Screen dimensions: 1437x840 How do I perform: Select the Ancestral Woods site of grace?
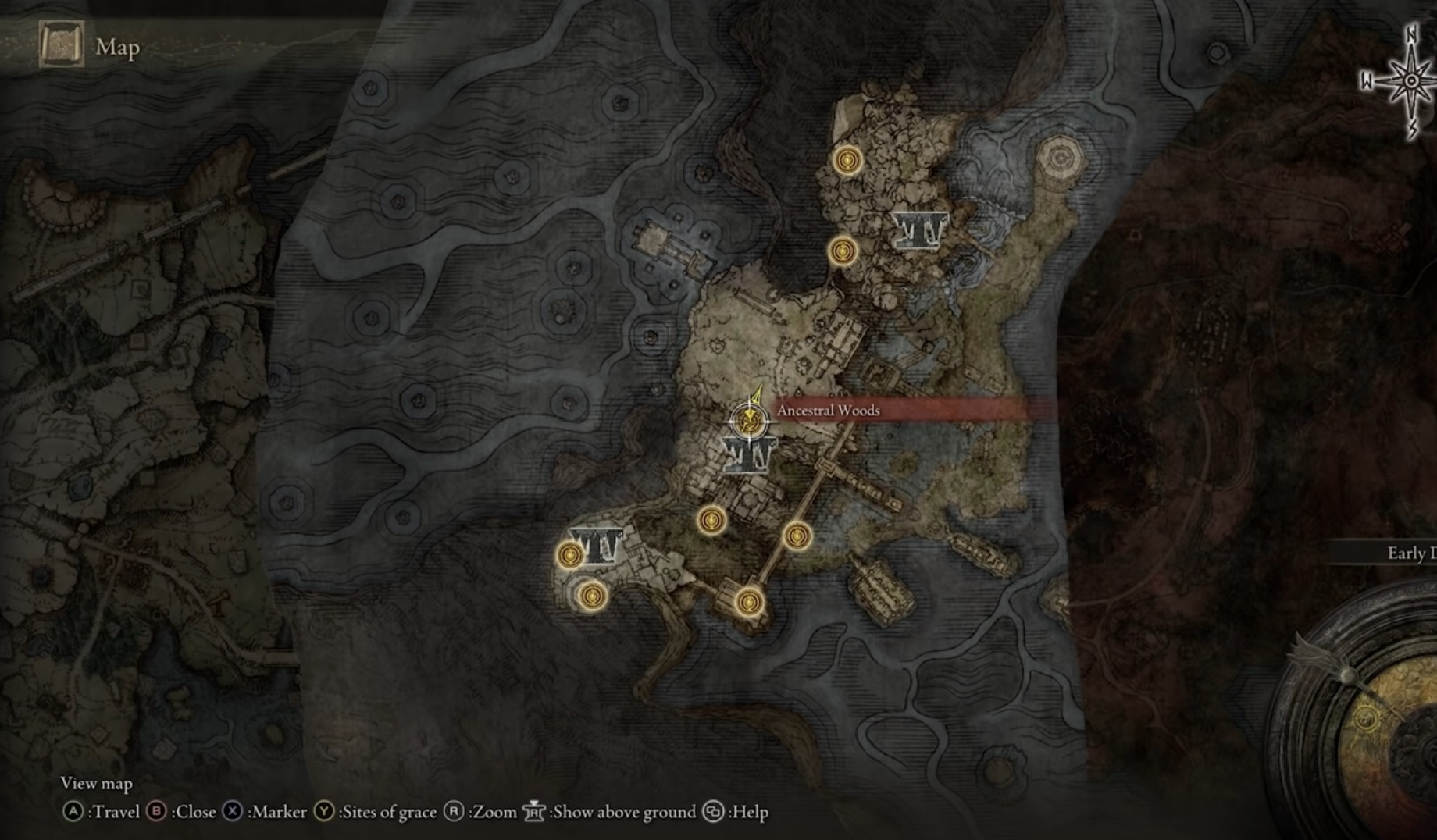[x=749, y=422]
